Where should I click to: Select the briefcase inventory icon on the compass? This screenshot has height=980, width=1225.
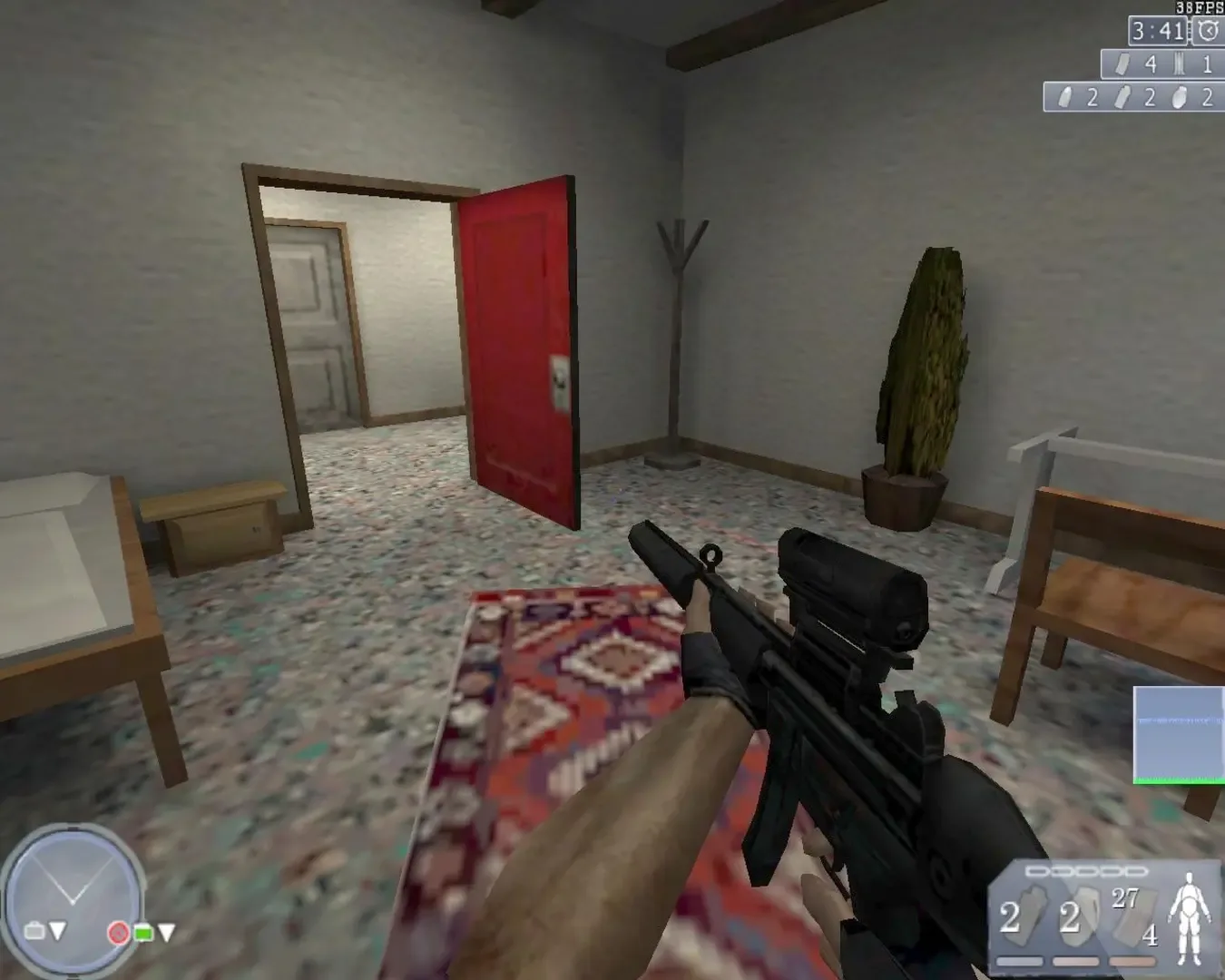(34, 931)
